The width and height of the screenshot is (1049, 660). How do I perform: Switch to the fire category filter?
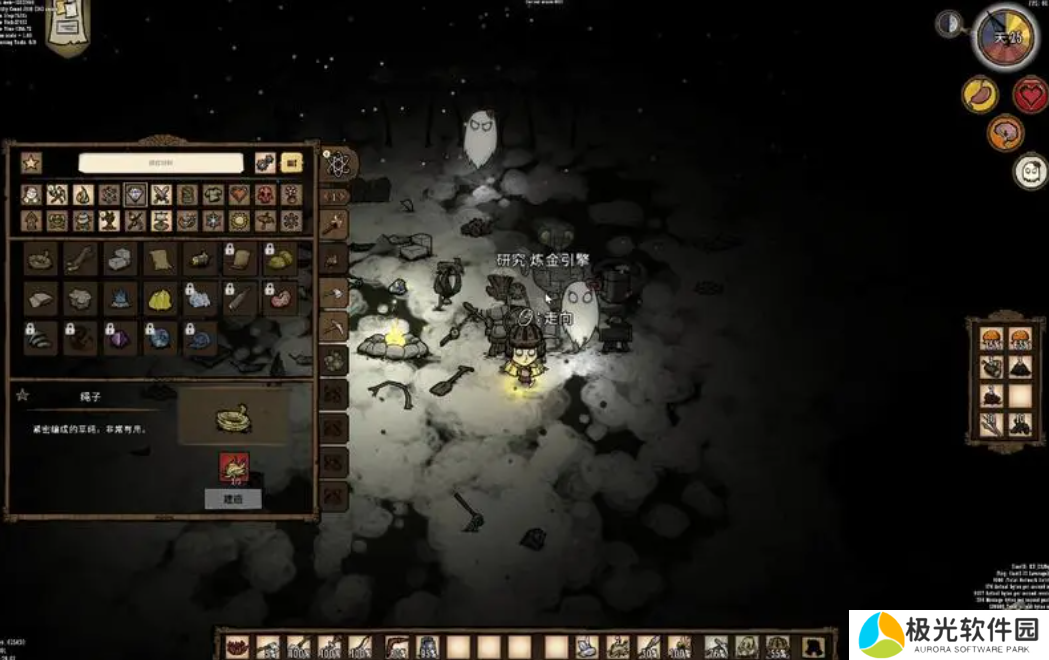(83, 194)
